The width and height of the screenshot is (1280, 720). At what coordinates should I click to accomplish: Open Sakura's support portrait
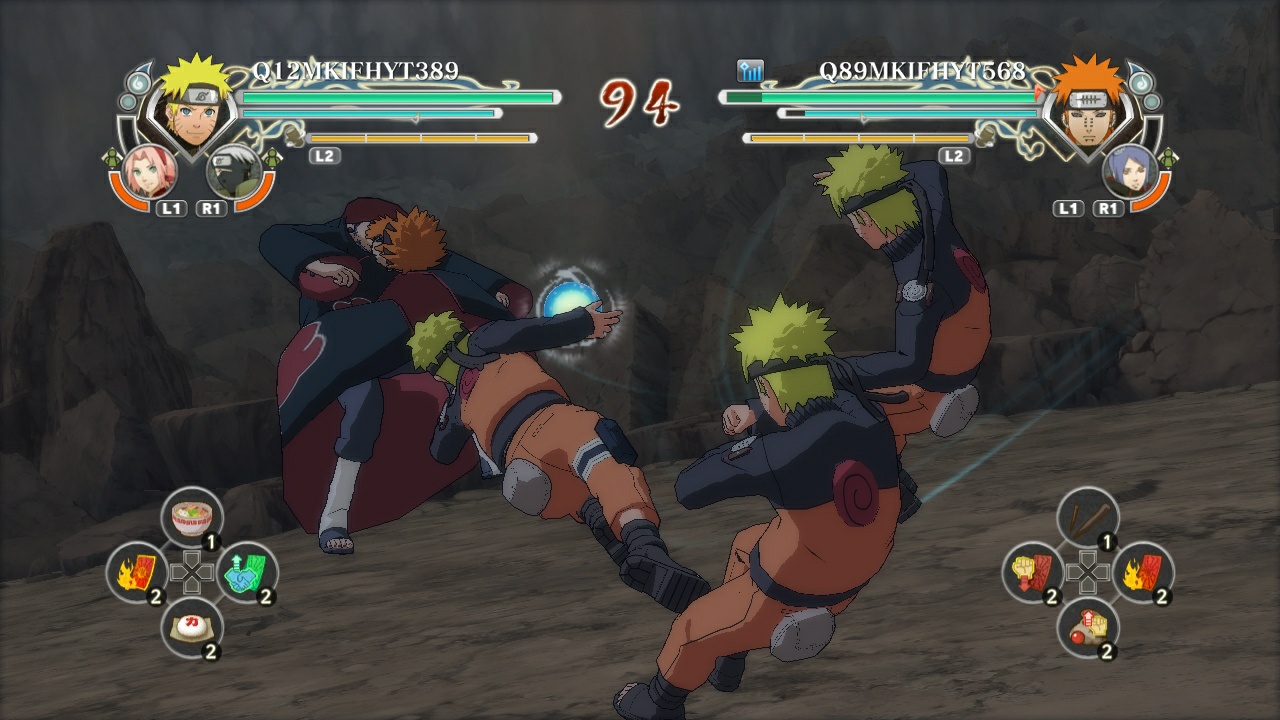click(x=152, y=170)
